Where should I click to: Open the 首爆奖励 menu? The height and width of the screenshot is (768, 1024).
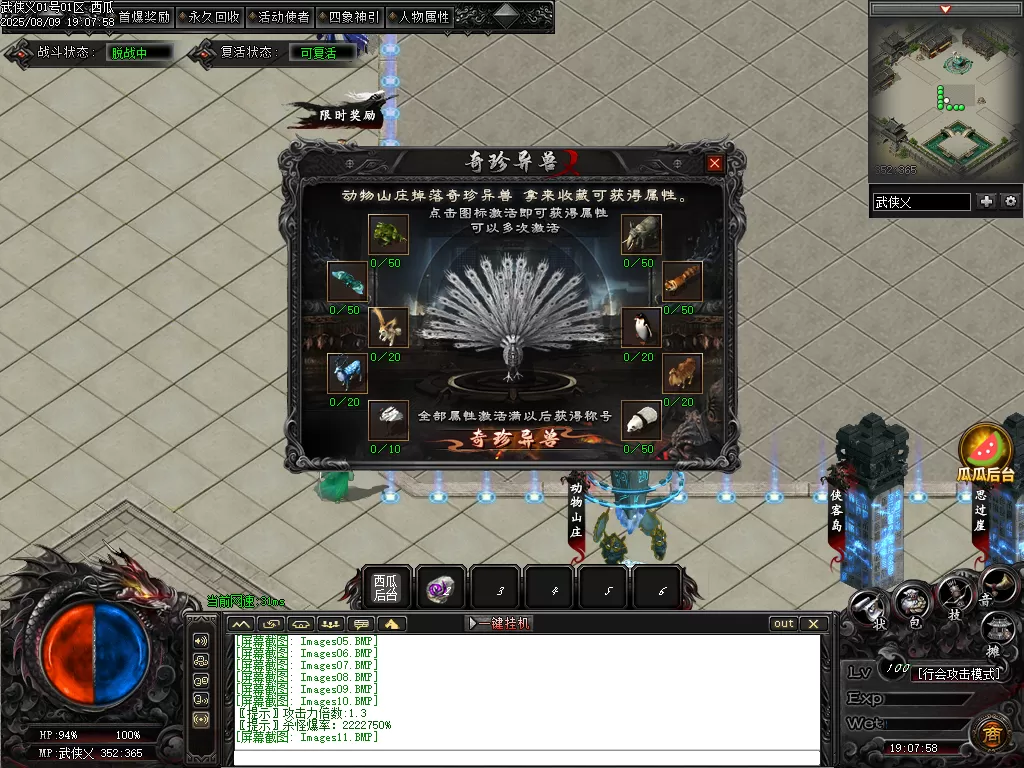click(144, 17)
